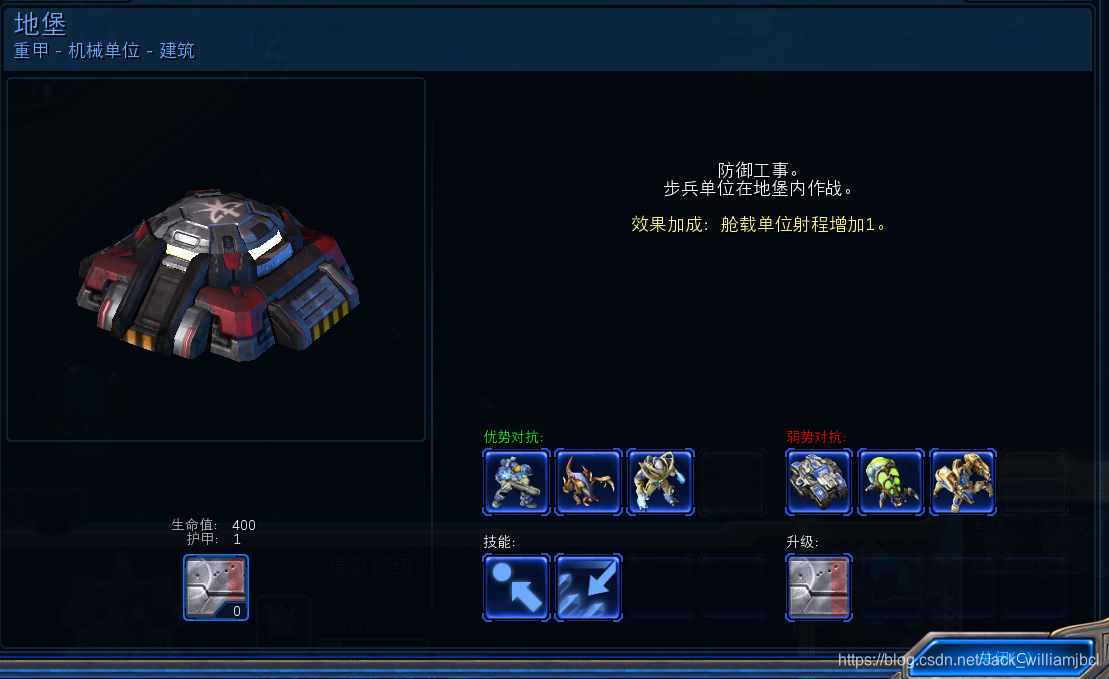This screenshot has width=1109, height=679.
Task: Open the Siege Tank counter icon
Action: (x=819, y=481)
